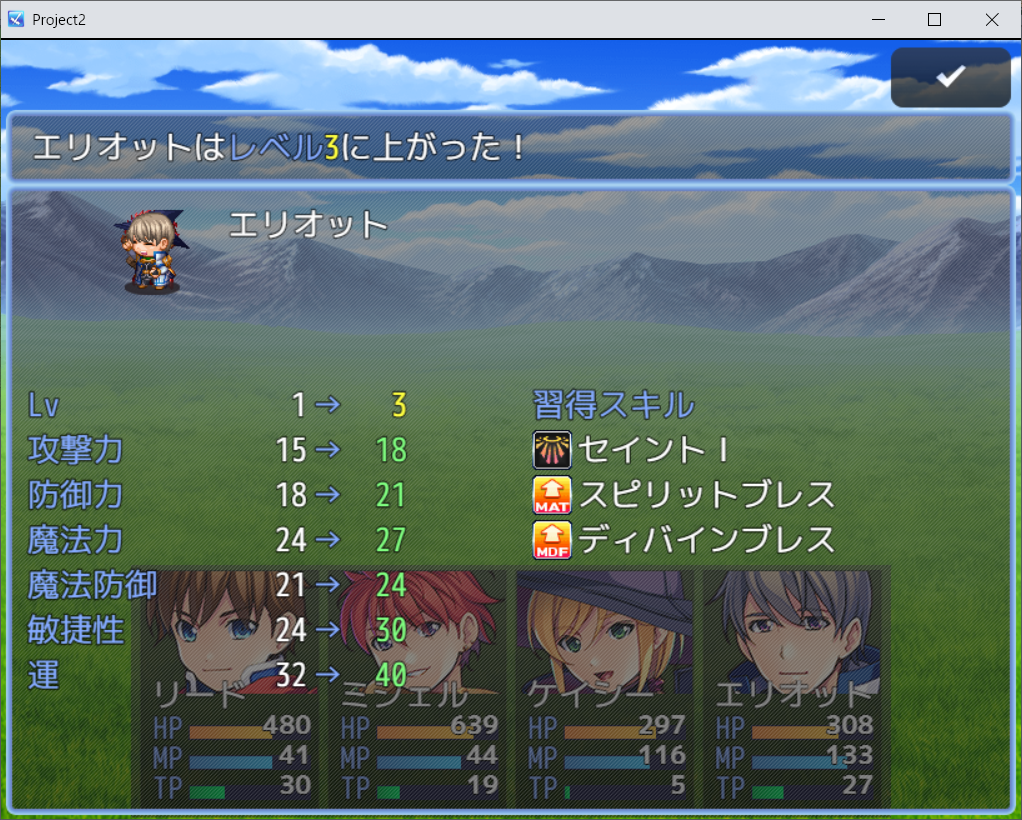Maximize the Project2 window
The width and height of the screenshot is (1022, 820).
click(935, 20)
